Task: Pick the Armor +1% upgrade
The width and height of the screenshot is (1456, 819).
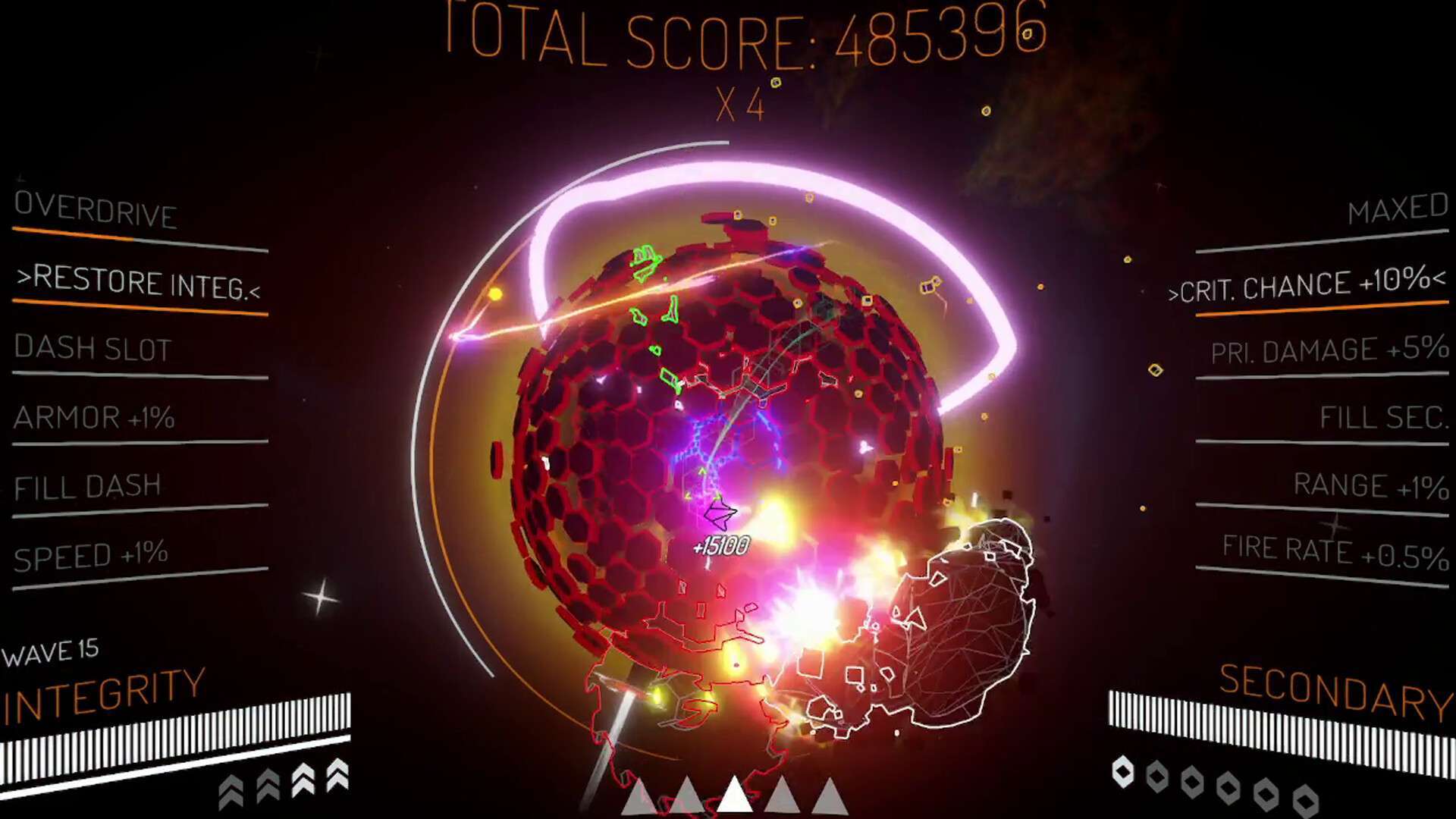Action: [95, 419]
